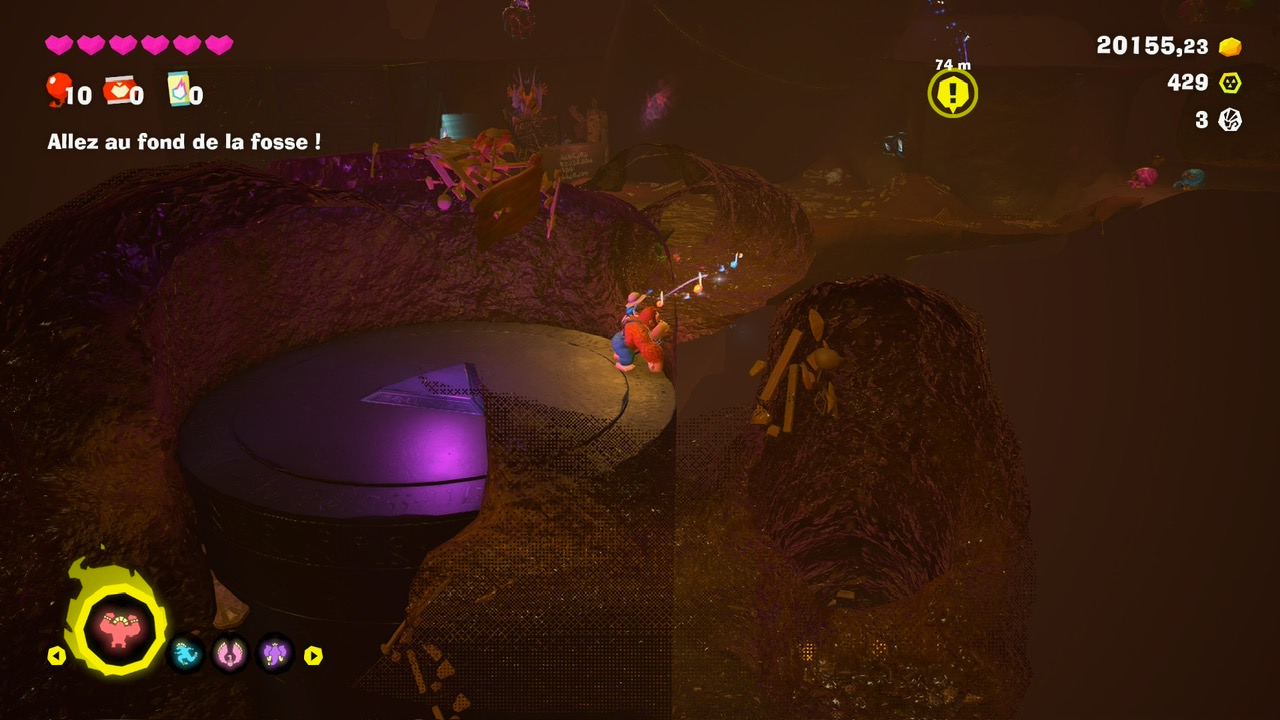The image size is (1280, 720).
Task: Click the currency amount 20155,23
Action: tap(1150, 45)
